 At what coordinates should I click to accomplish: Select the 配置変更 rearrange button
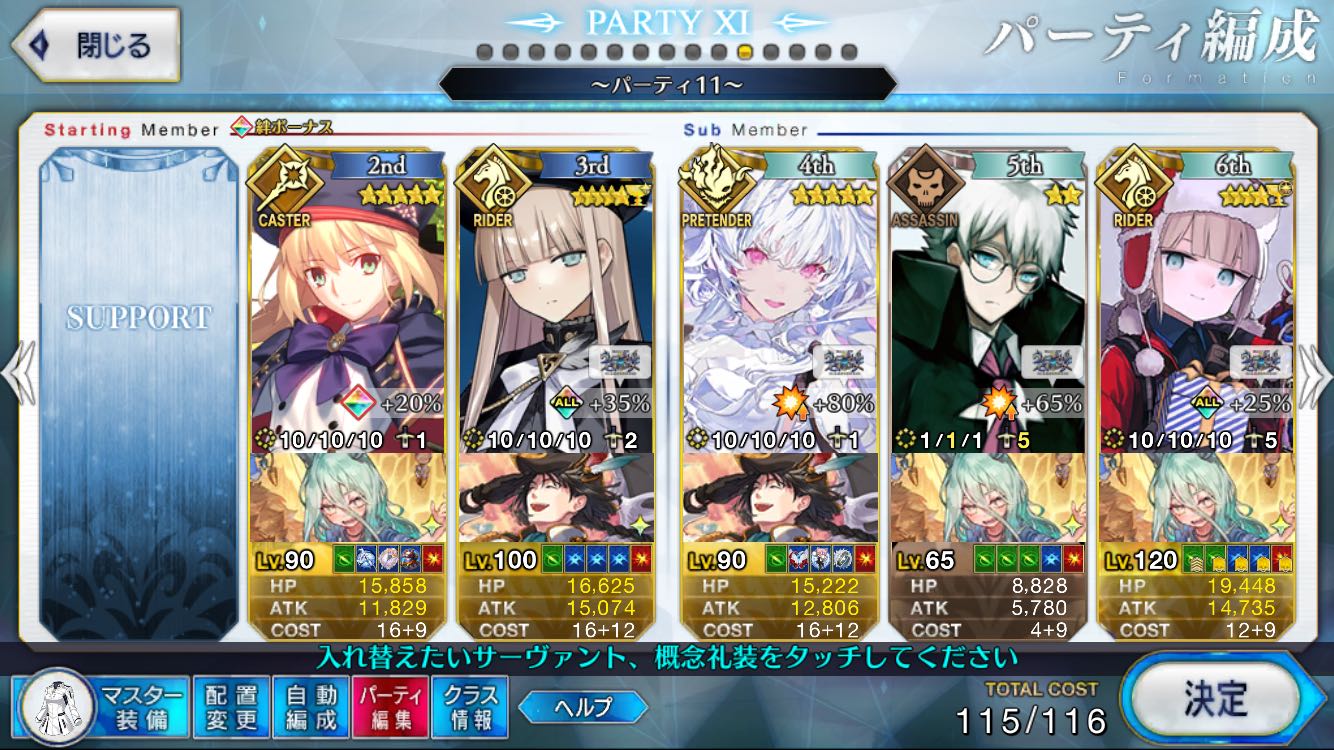click(x=230, y=706)
